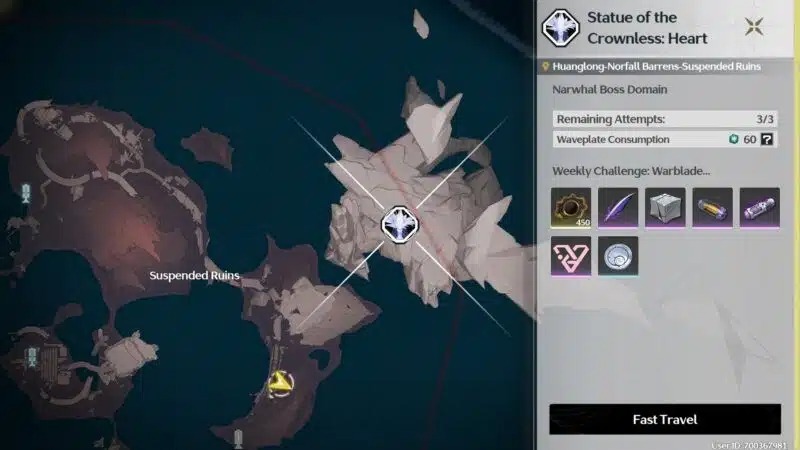Inspect the gold gear reward with 450
Viewport: 800px width, 450px height.
coord(571,207)
